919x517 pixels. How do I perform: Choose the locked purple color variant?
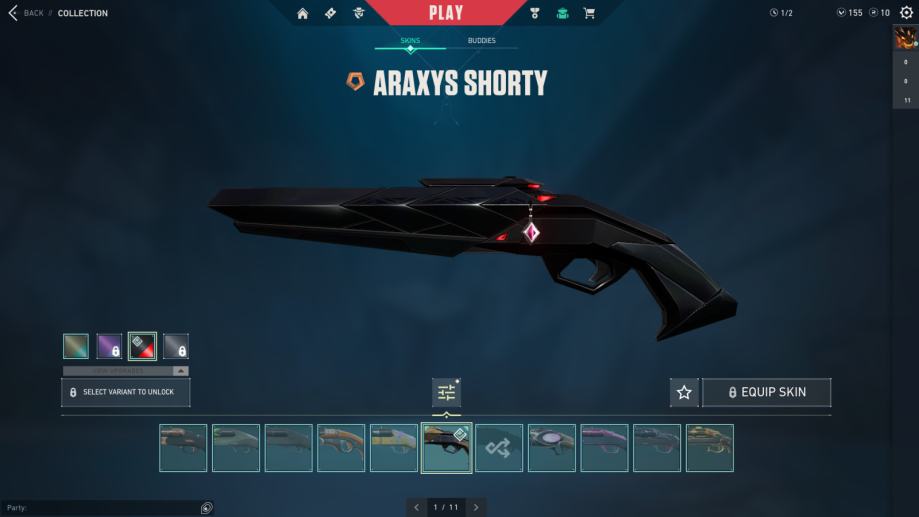109,346
